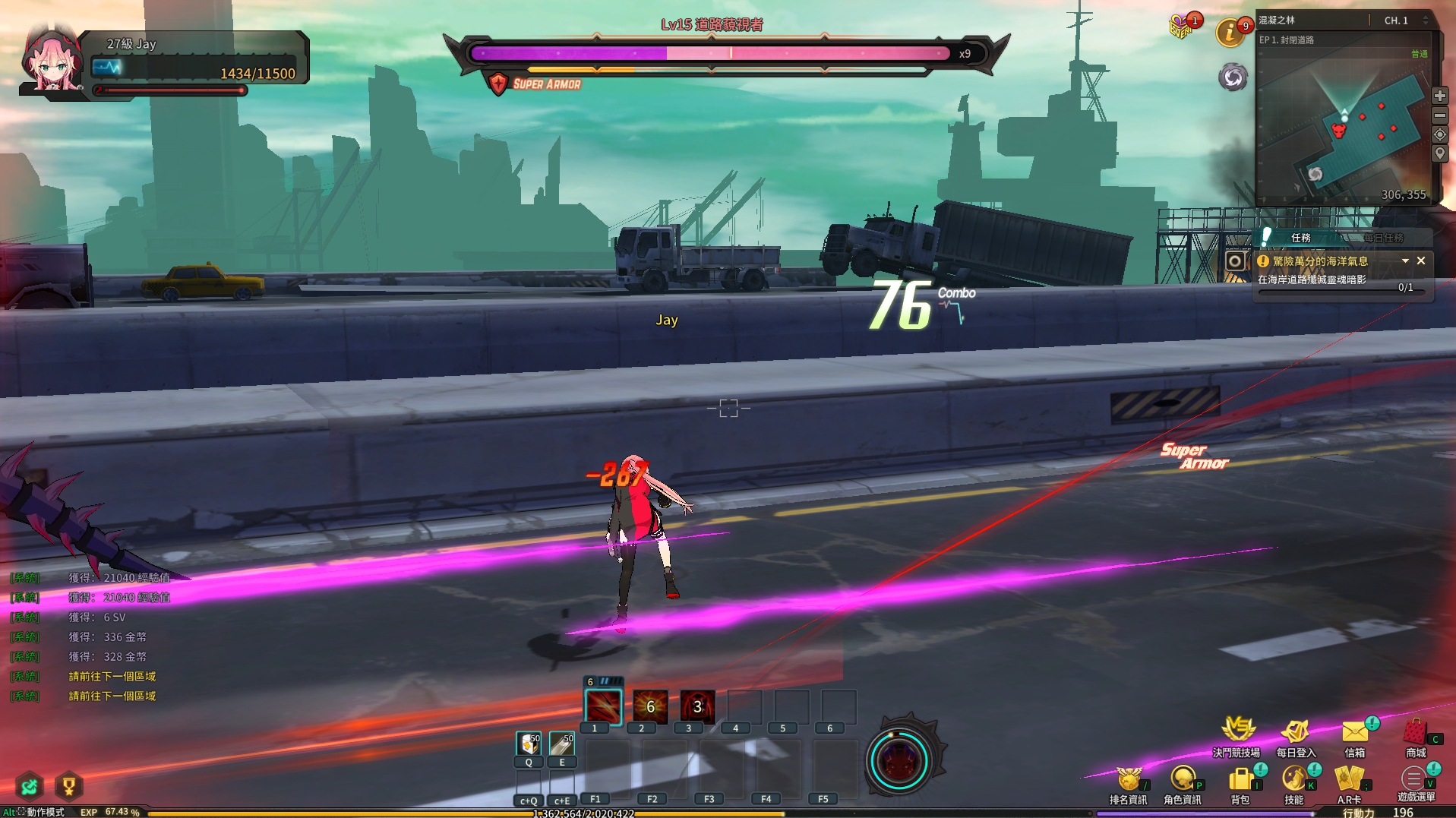Use the health kit item in slot Q
Image resolution: width=1456 pixels, height=818 pixels.
(529, 744)
